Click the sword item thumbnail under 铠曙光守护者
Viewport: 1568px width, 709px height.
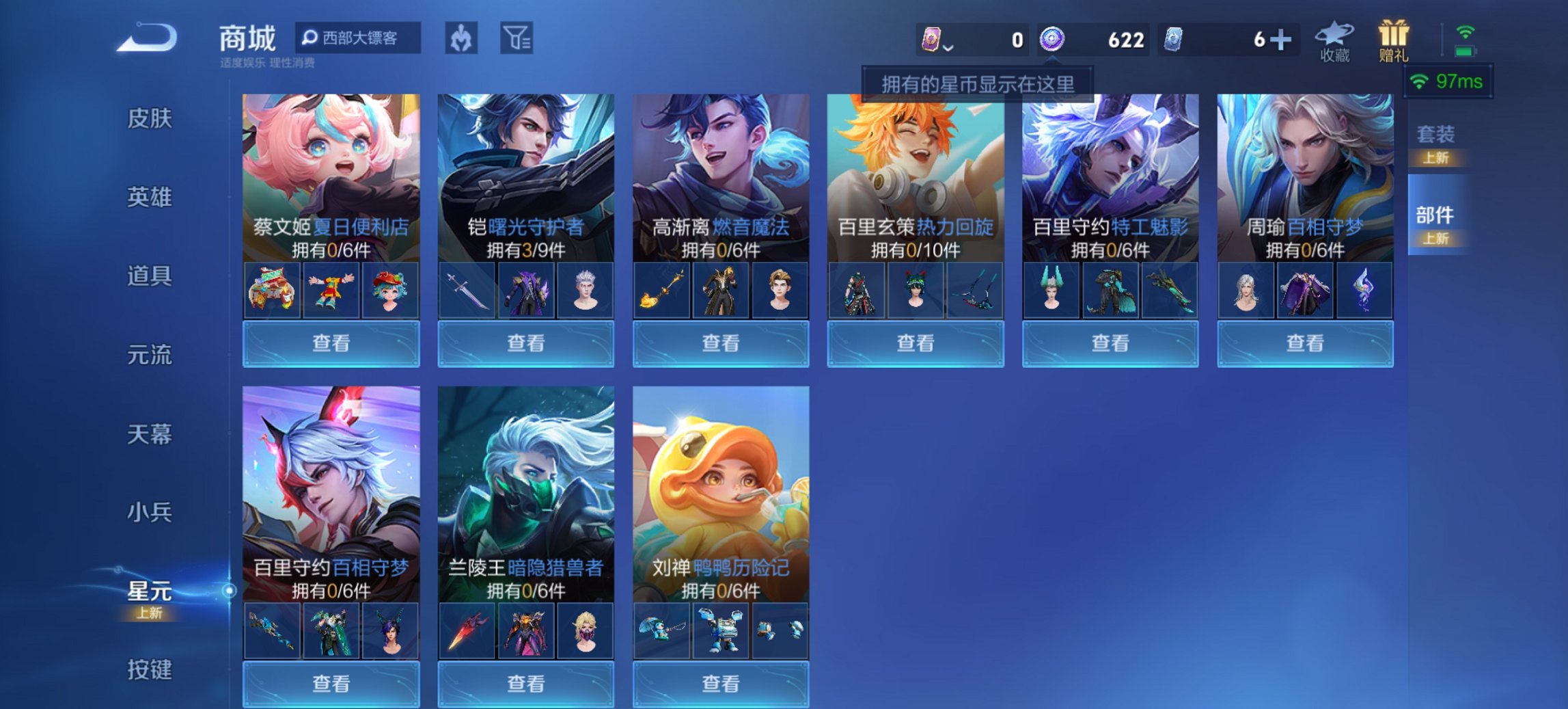point(468,290)
